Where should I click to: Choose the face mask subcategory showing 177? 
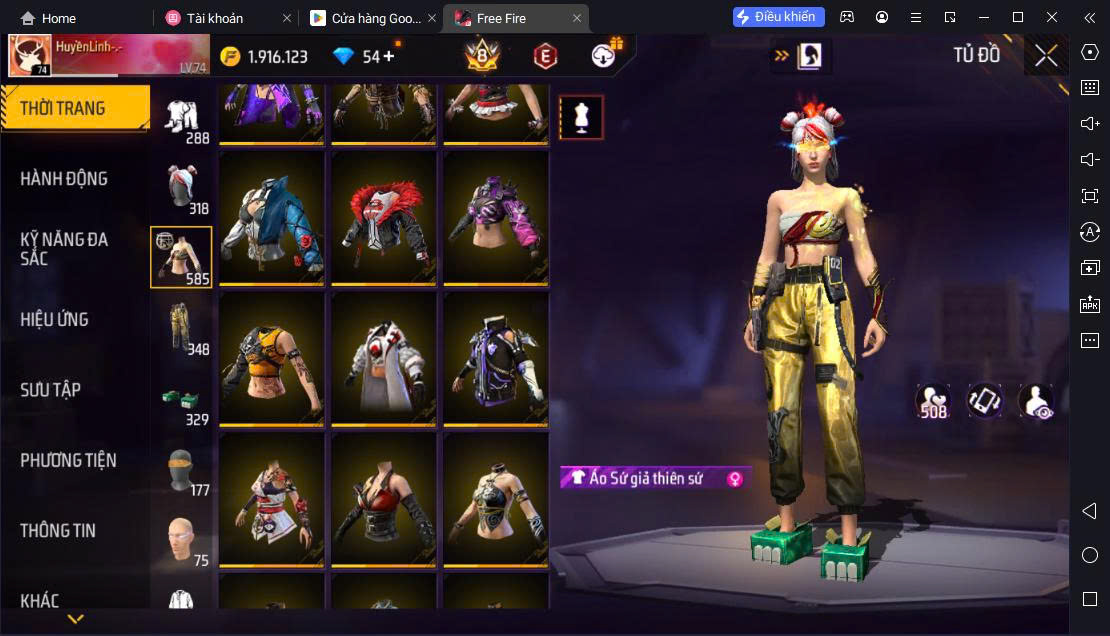click(181, 470)
